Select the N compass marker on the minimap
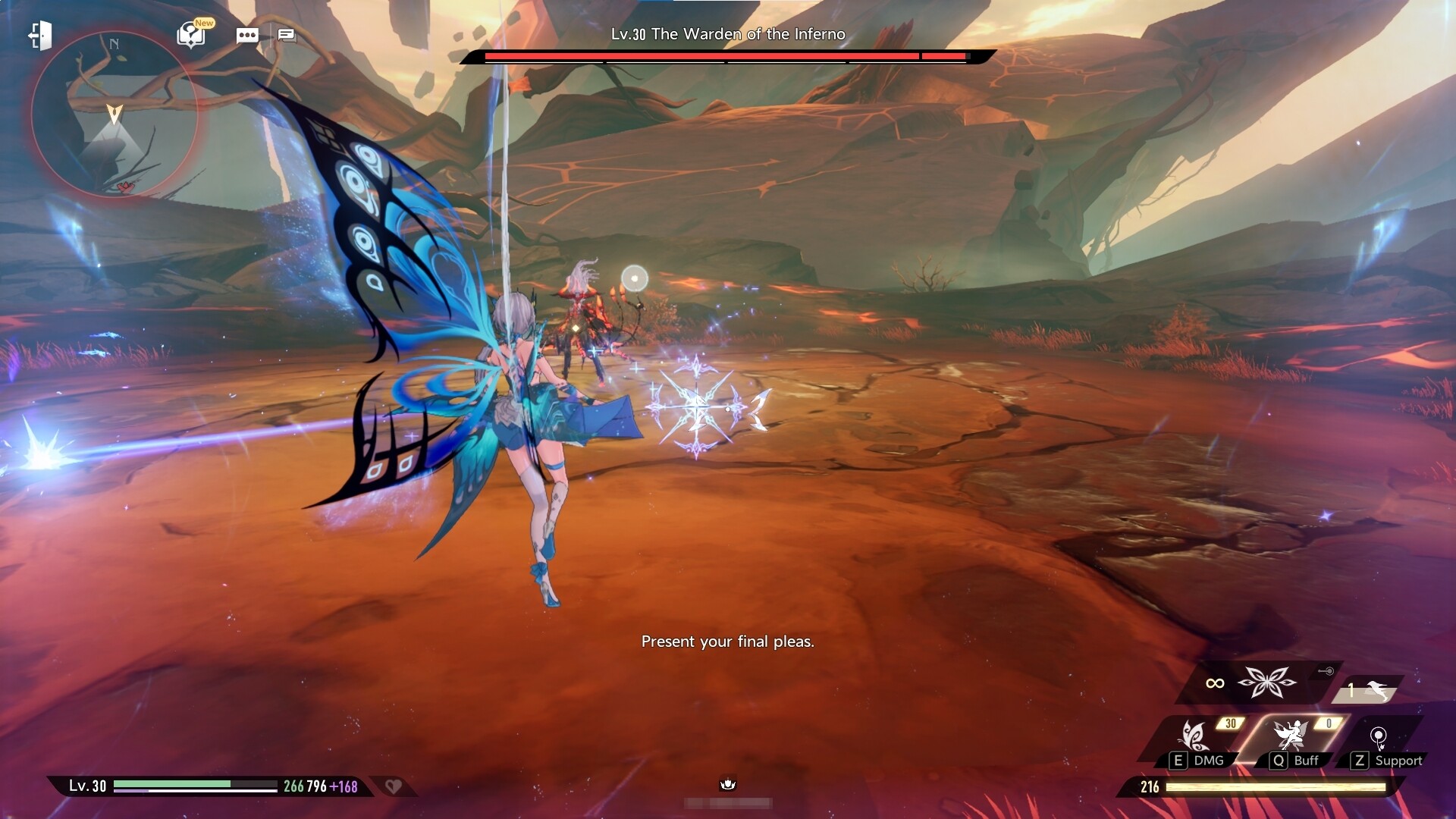Screen dimensions: 1456x819 pyautogui.click(x=114, y=42)
